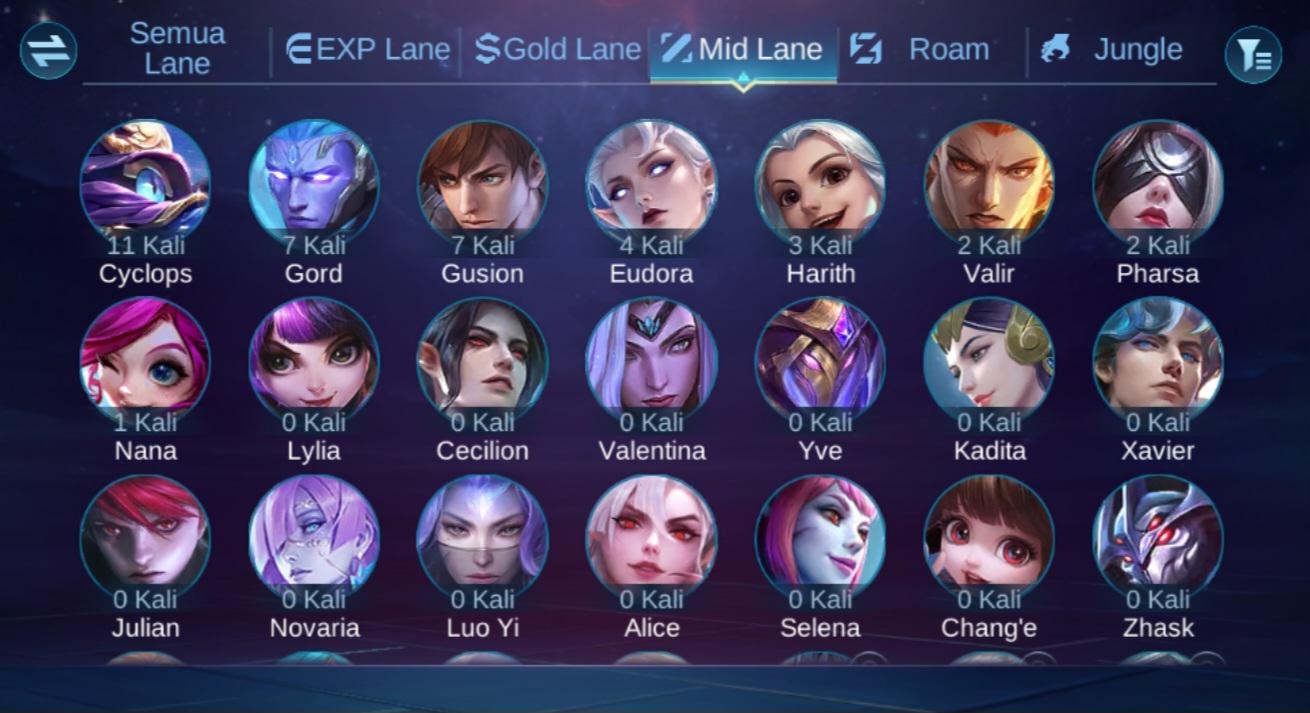Screen dimensions: 1310x713
Task: Switch to the Semua Lane tab
Action: pyautogui.click(x=177, y=48)
